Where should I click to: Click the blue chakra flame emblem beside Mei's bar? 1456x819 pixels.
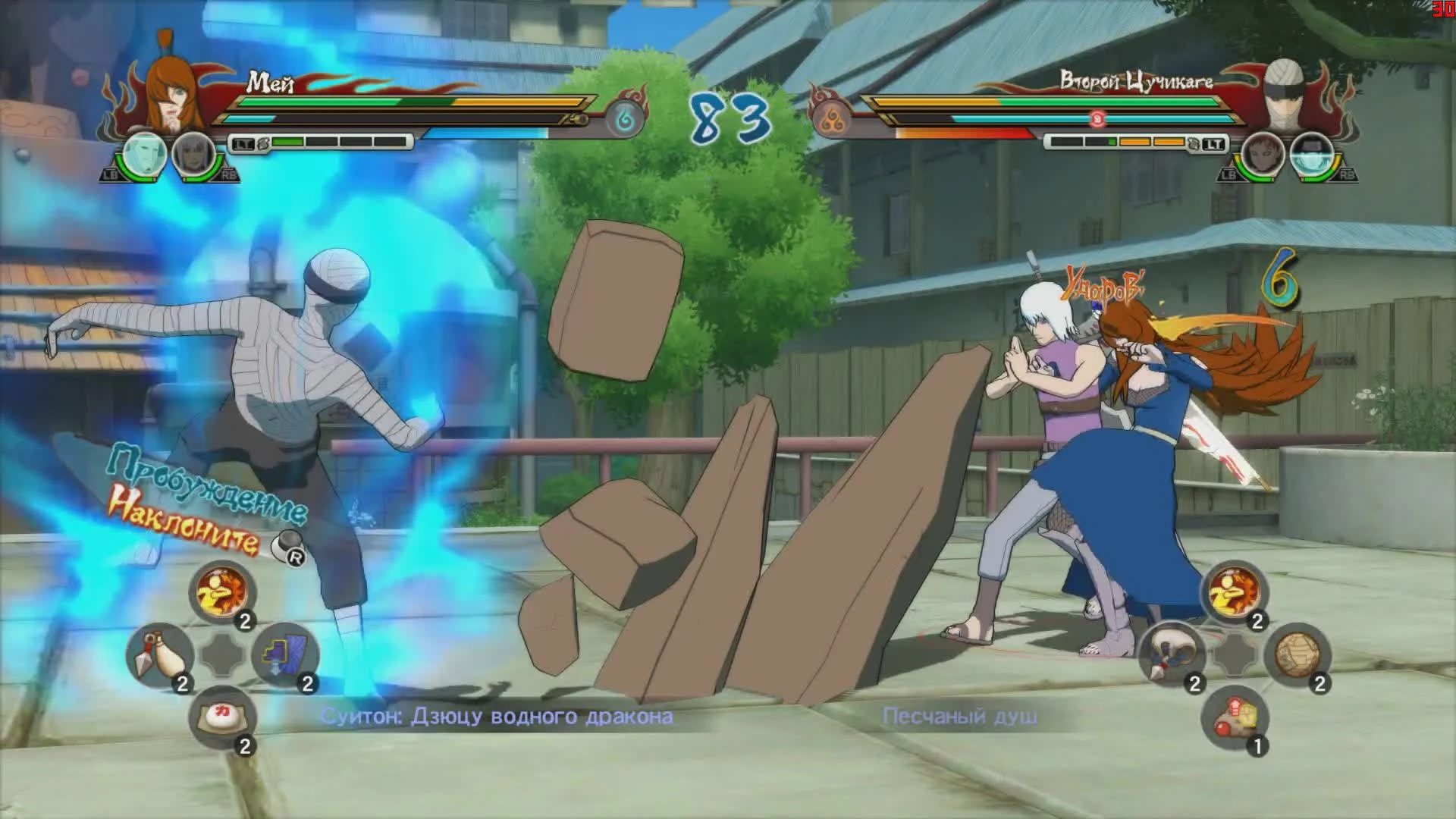(623, 120)
